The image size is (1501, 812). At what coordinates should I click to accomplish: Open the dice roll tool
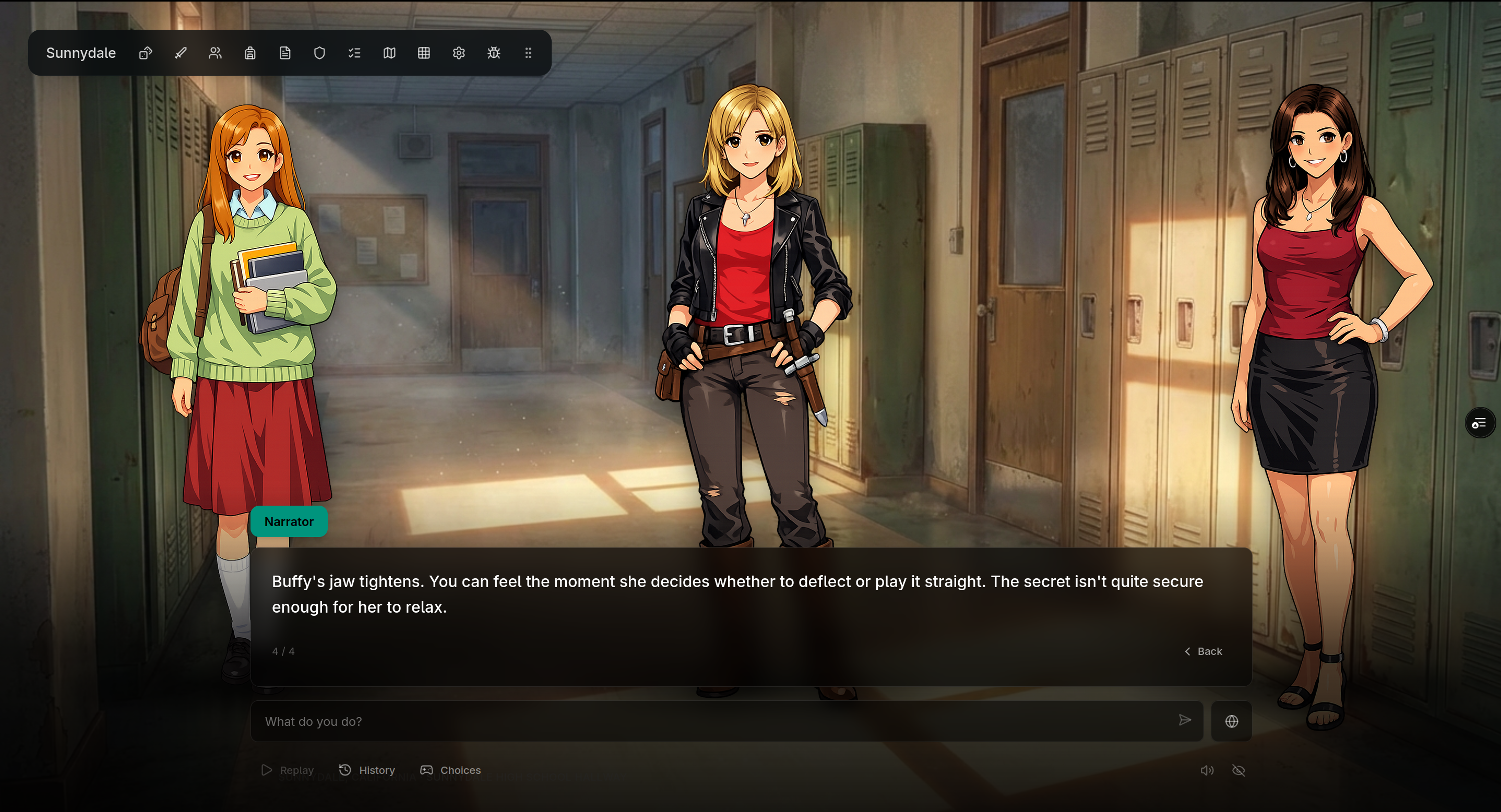coord(146,53)
